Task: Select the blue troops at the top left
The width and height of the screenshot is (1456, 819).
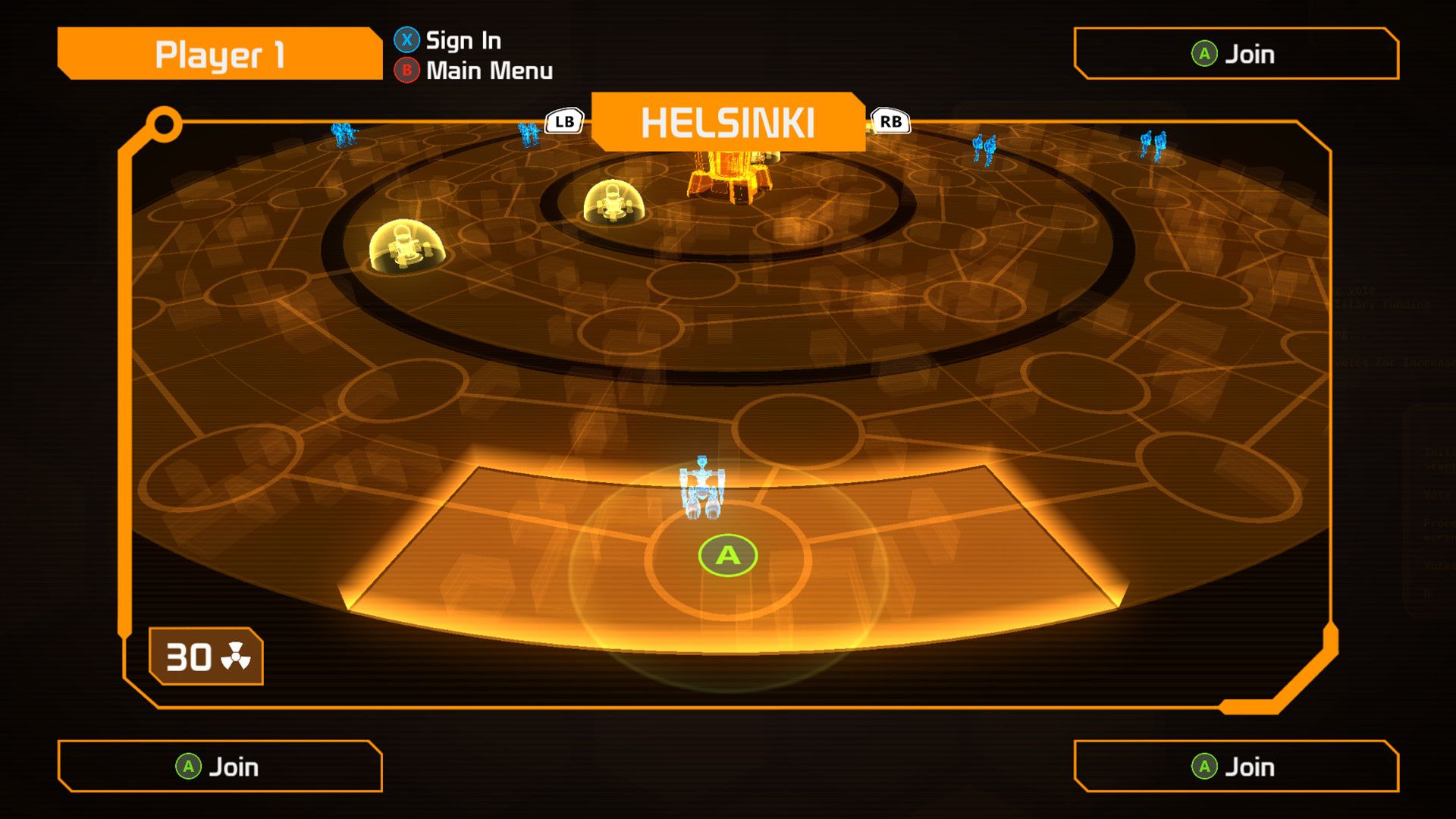Action: click(x=343, y=133)
